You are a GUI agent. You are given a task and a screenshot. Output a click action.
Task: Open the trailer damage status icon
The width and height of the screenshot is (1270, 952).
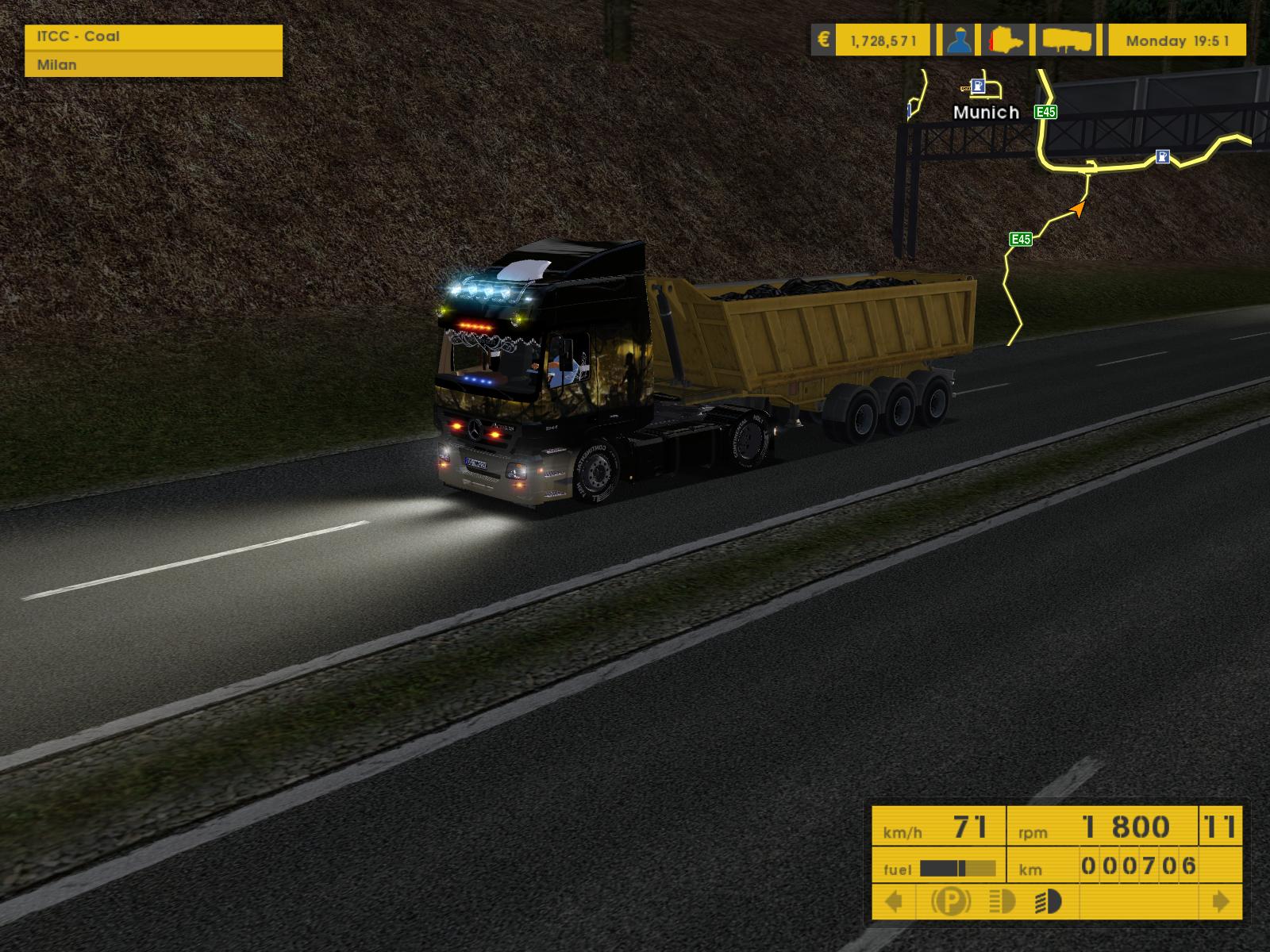point(1067,40)
